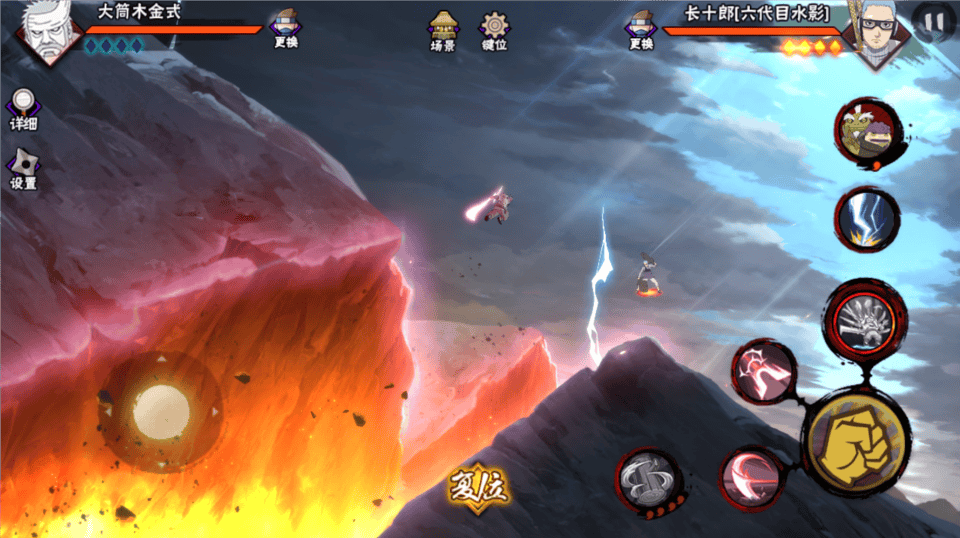Activate the crimson crescent skill icon
The width and height of the screenshot is (960, 538).
click(x=751, y=476)
